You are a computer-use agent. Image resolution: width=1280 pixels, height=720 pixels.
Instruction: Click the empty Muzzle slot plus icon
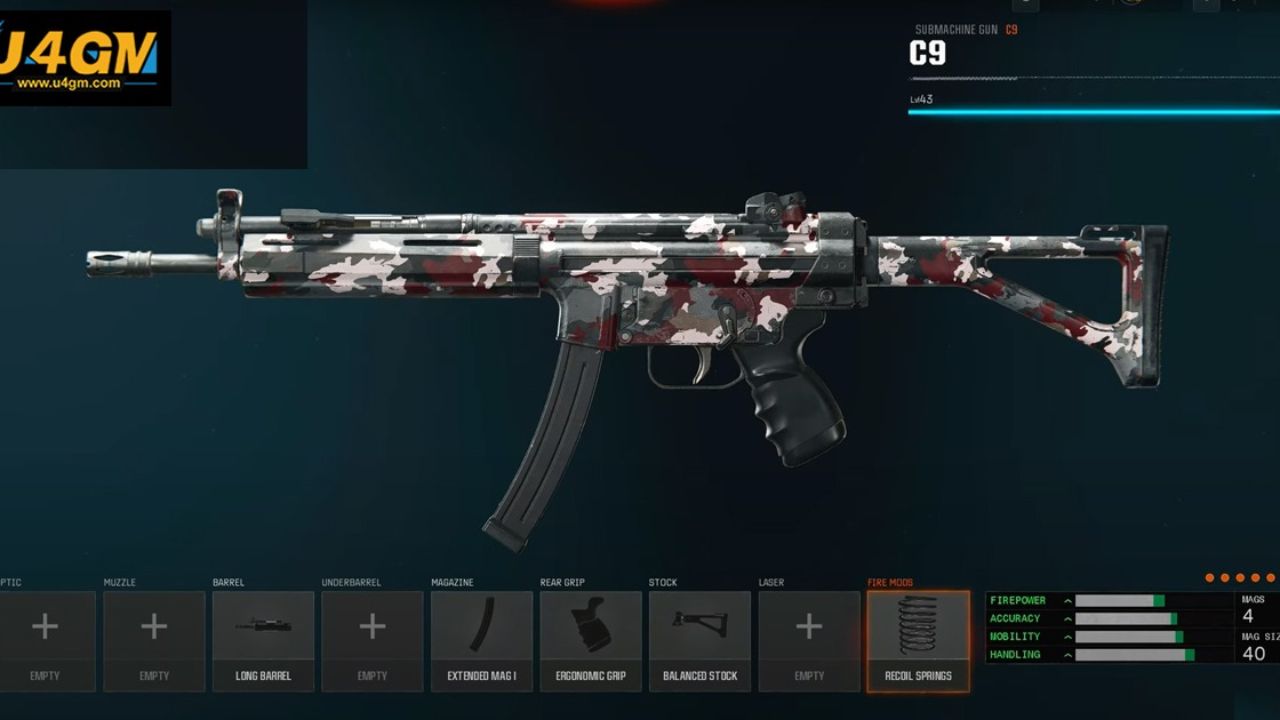pyautogui.click(x=154, y=627)
